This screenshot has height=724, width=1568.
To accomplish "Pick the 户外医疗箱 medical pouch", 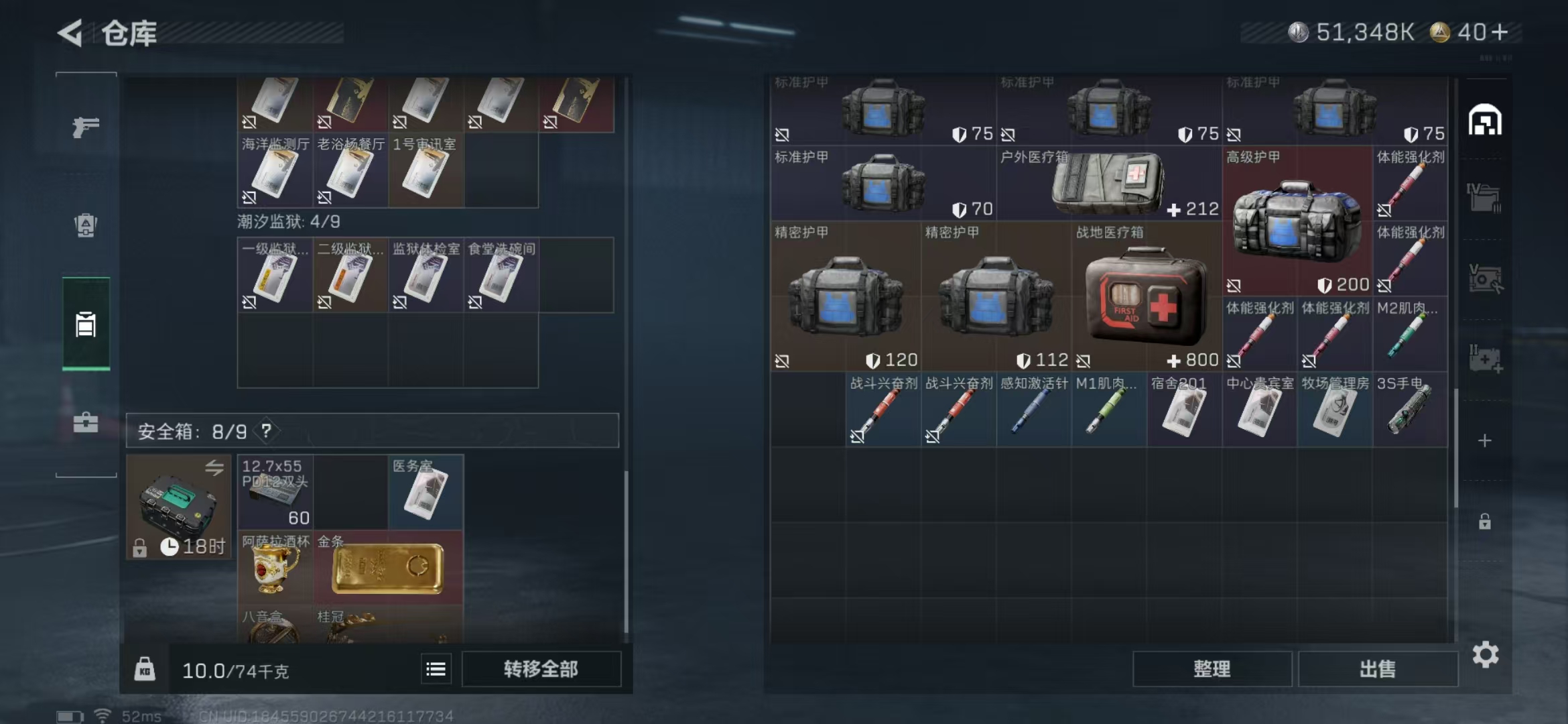I will point(1109,184).
